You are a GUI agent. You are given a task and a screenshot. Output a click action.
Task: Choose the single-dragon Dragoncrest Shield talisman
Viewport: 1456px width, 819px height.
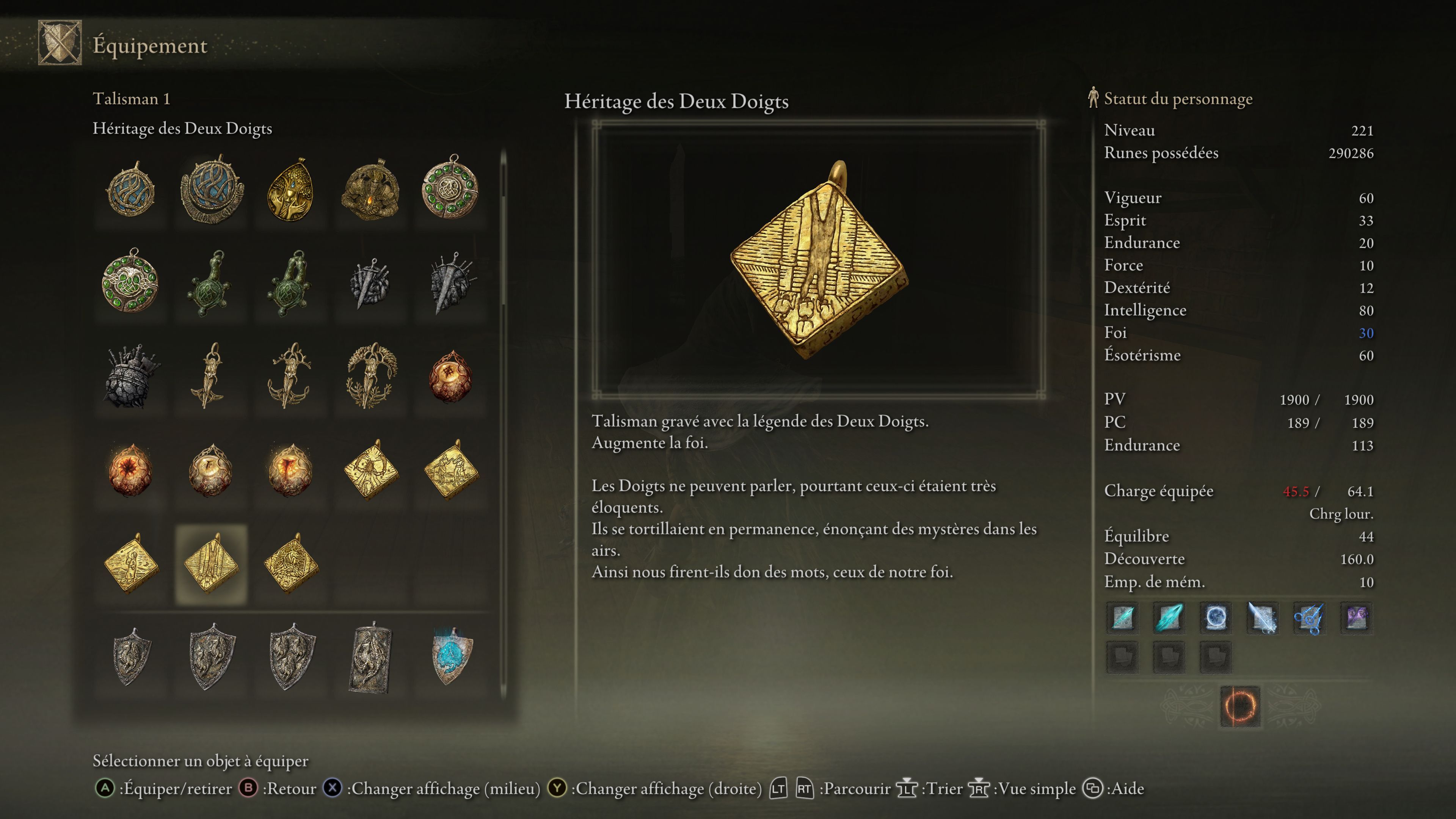click(131, 657)
